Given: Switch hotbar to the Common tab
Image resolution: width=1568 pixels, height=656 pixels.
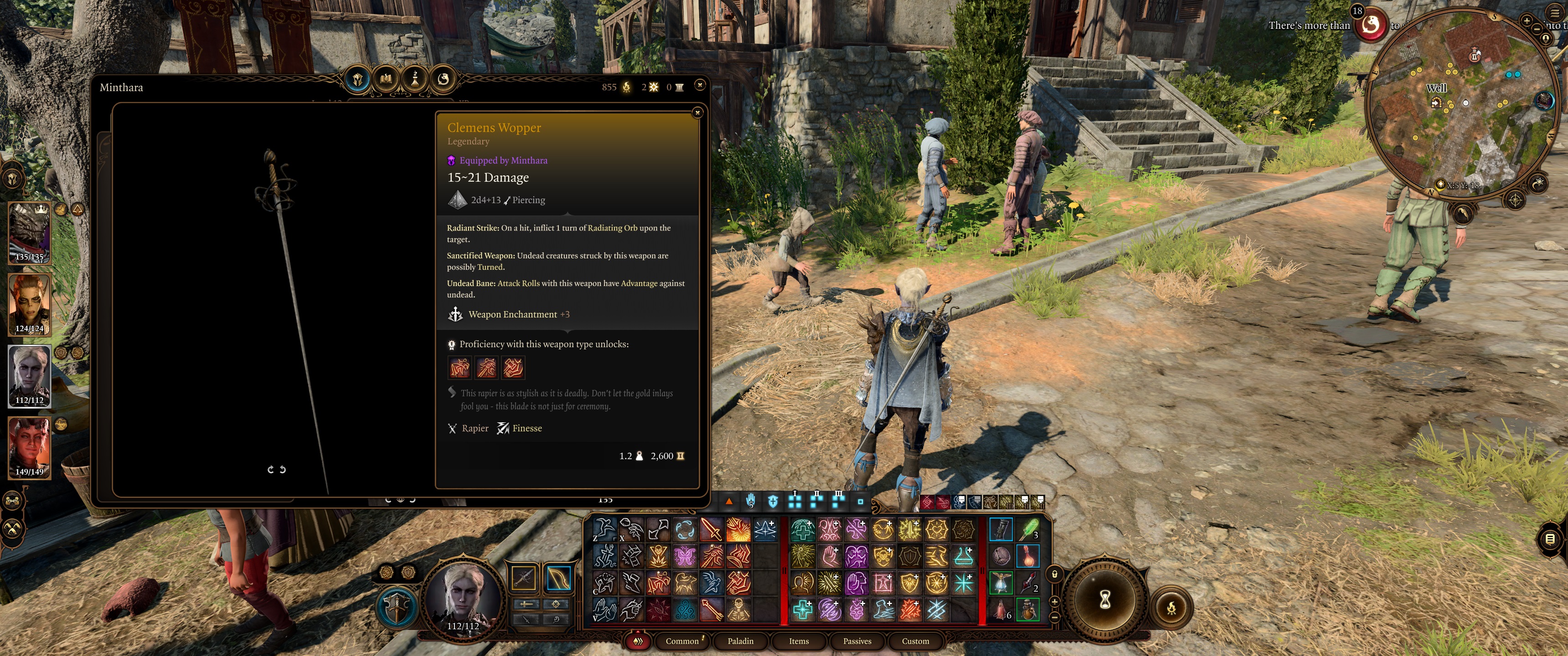Looking at the screenshot, I should [682, 641].
